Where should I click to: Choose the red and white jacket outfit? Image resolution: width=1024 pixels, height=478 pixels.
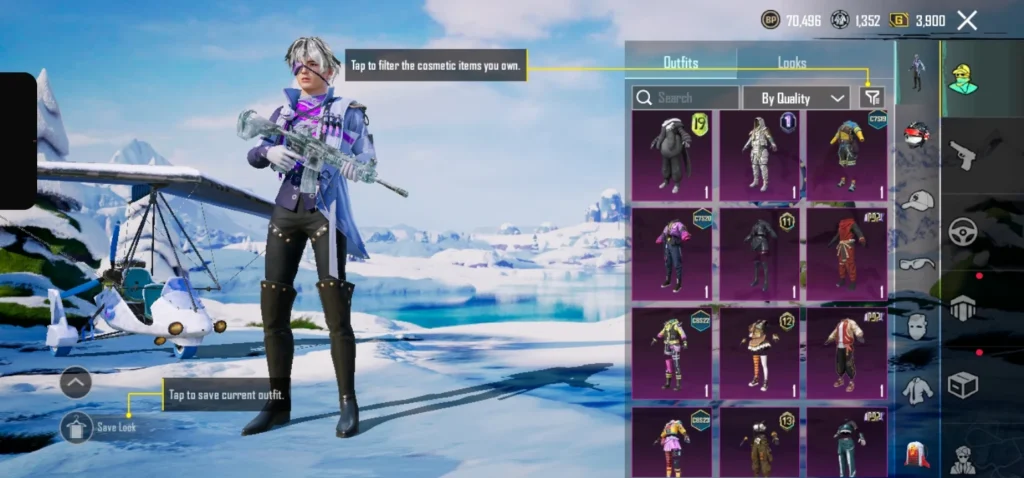846,351
